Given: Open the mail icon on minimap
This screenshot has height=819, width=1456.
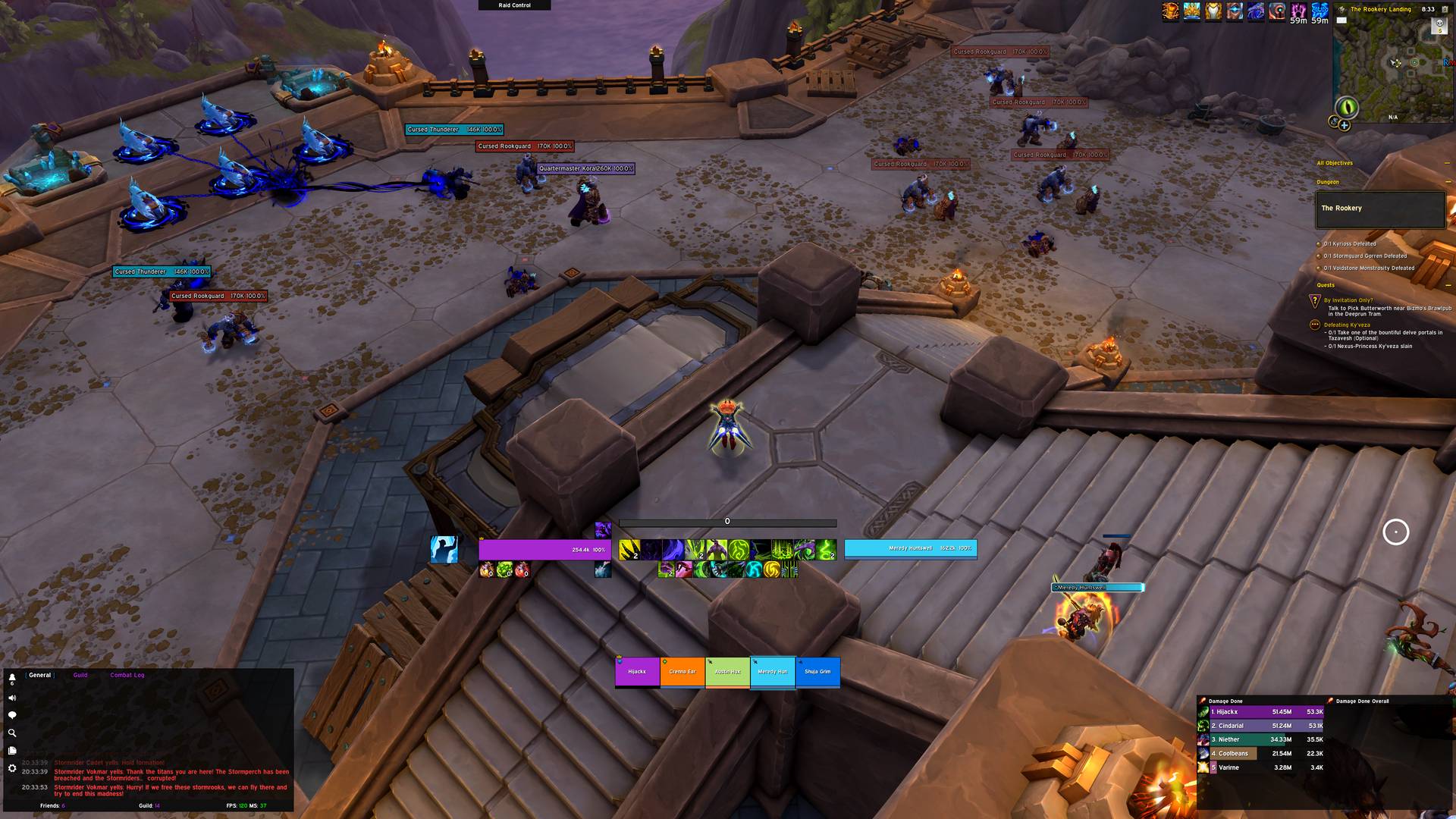Looking at the screenshot, I should tap(1341, 20).
